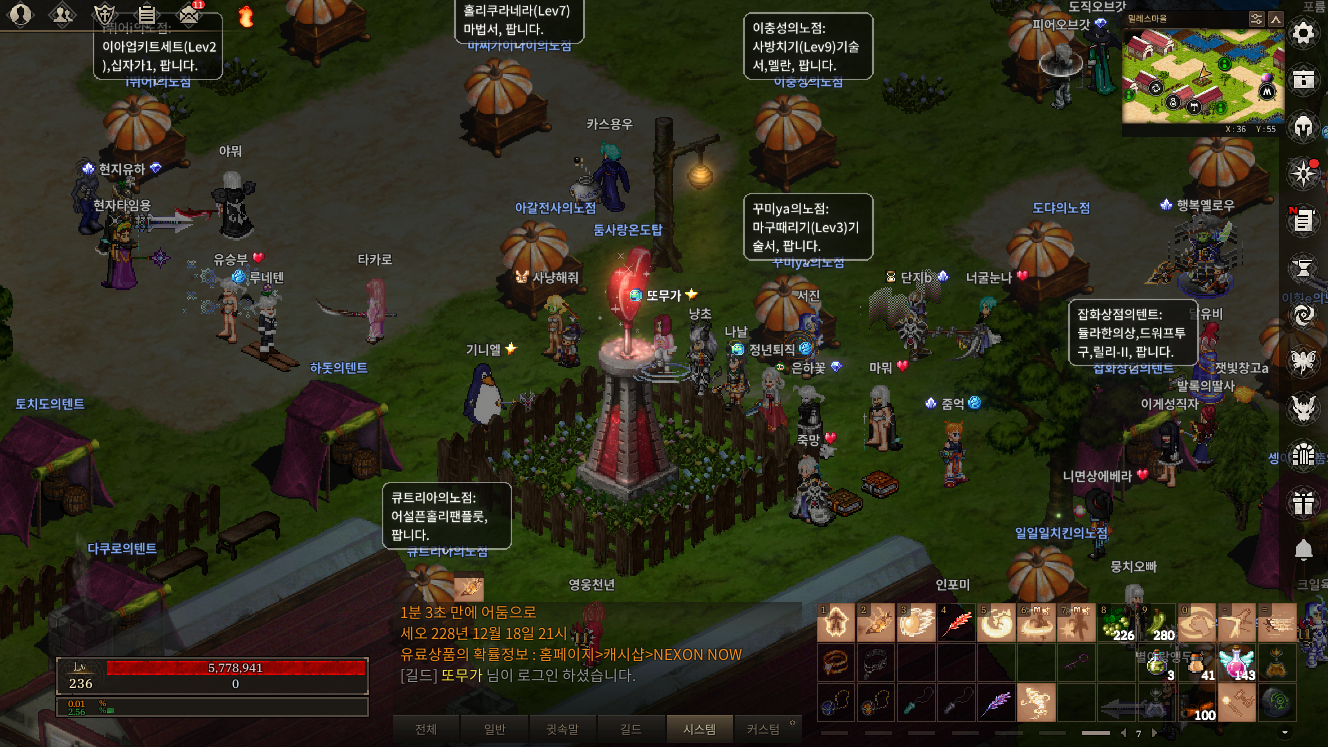Screen dimensions: 1328x747
Task: Activate the red feather skill in slot 4
Action: tap(956, 623)
